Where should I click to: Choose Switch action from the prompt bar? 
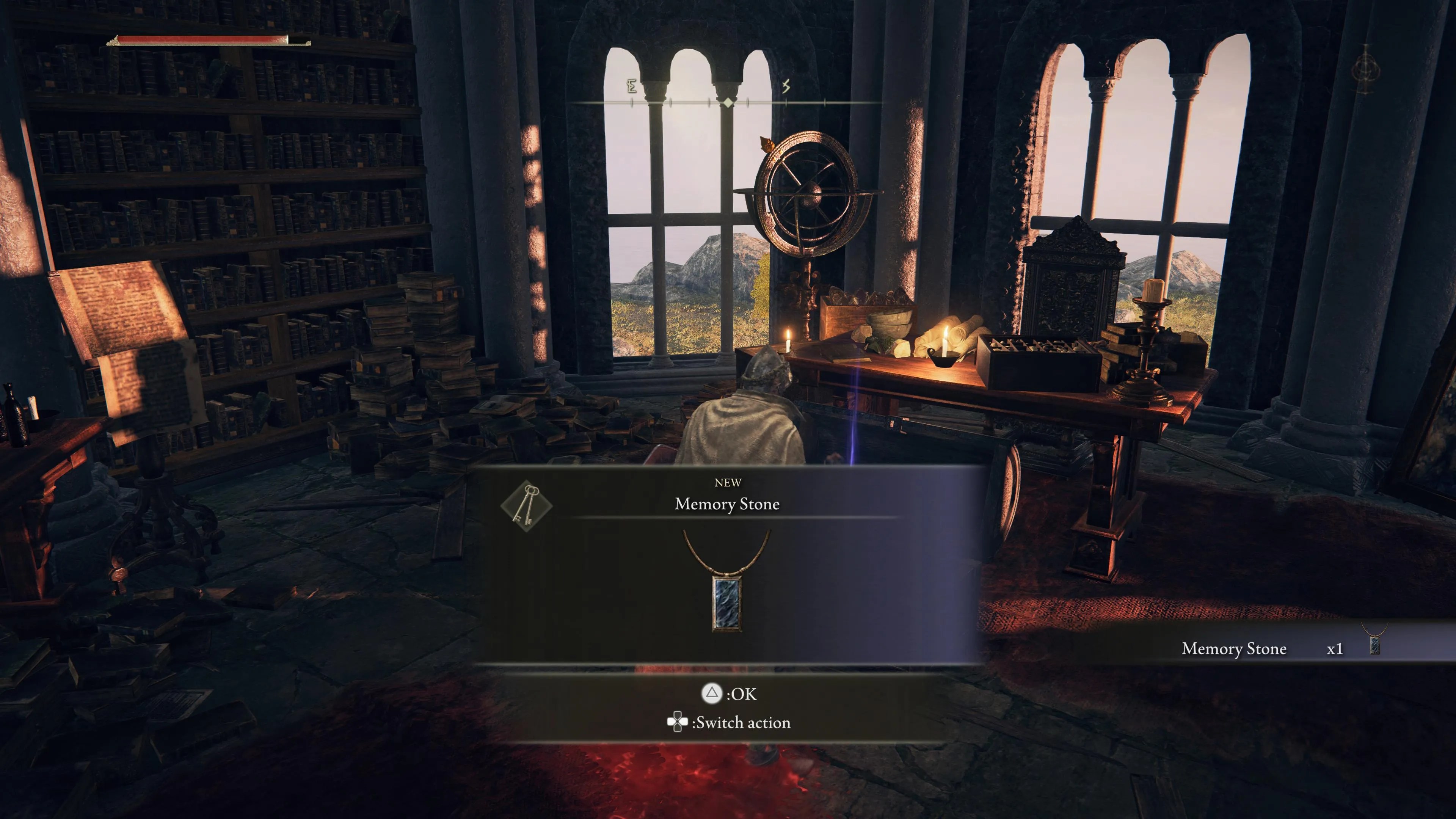[x=742, y=722]
